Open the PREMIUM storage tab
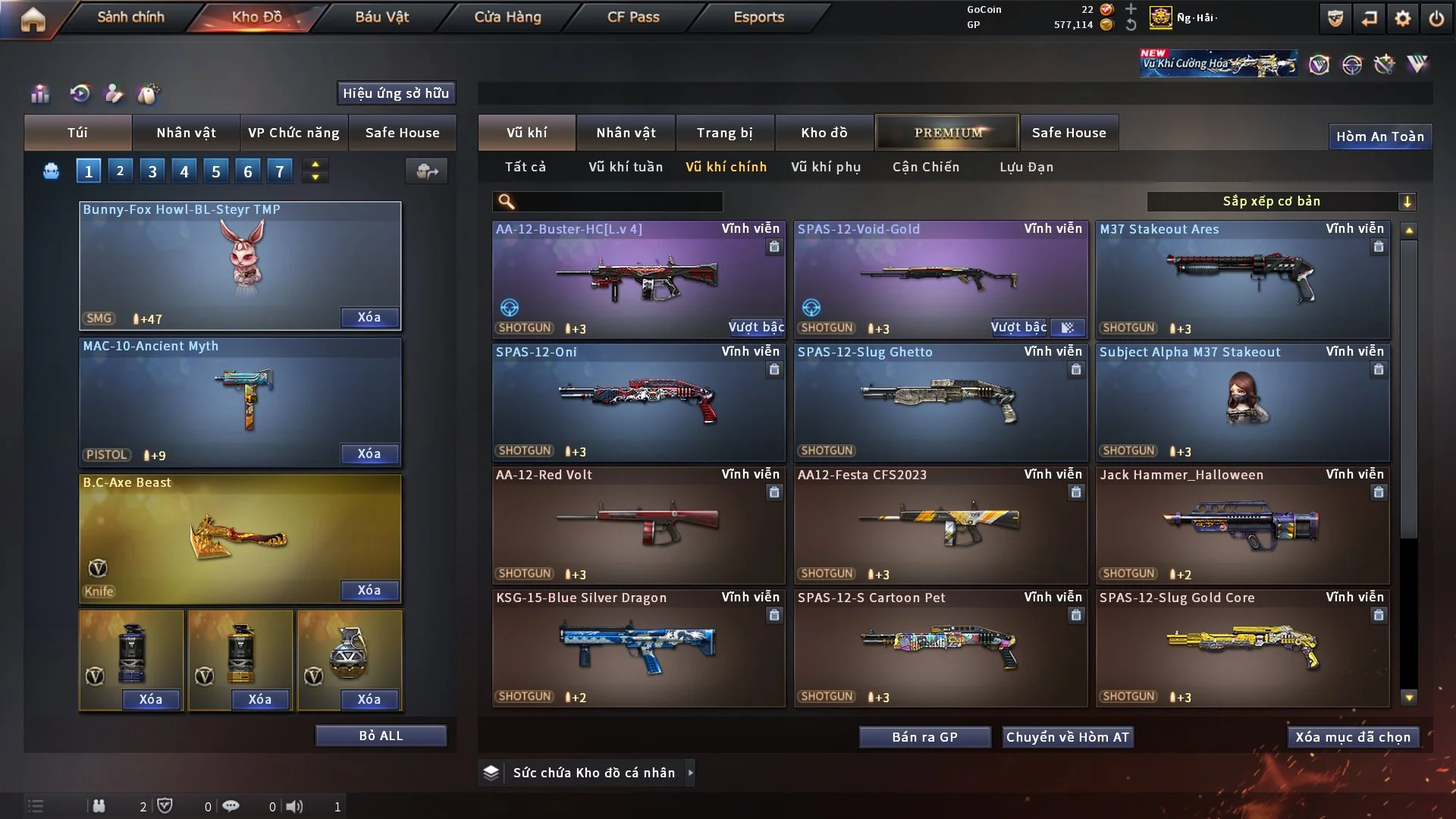Viewport: 1456px width, 819px height. 947,133
